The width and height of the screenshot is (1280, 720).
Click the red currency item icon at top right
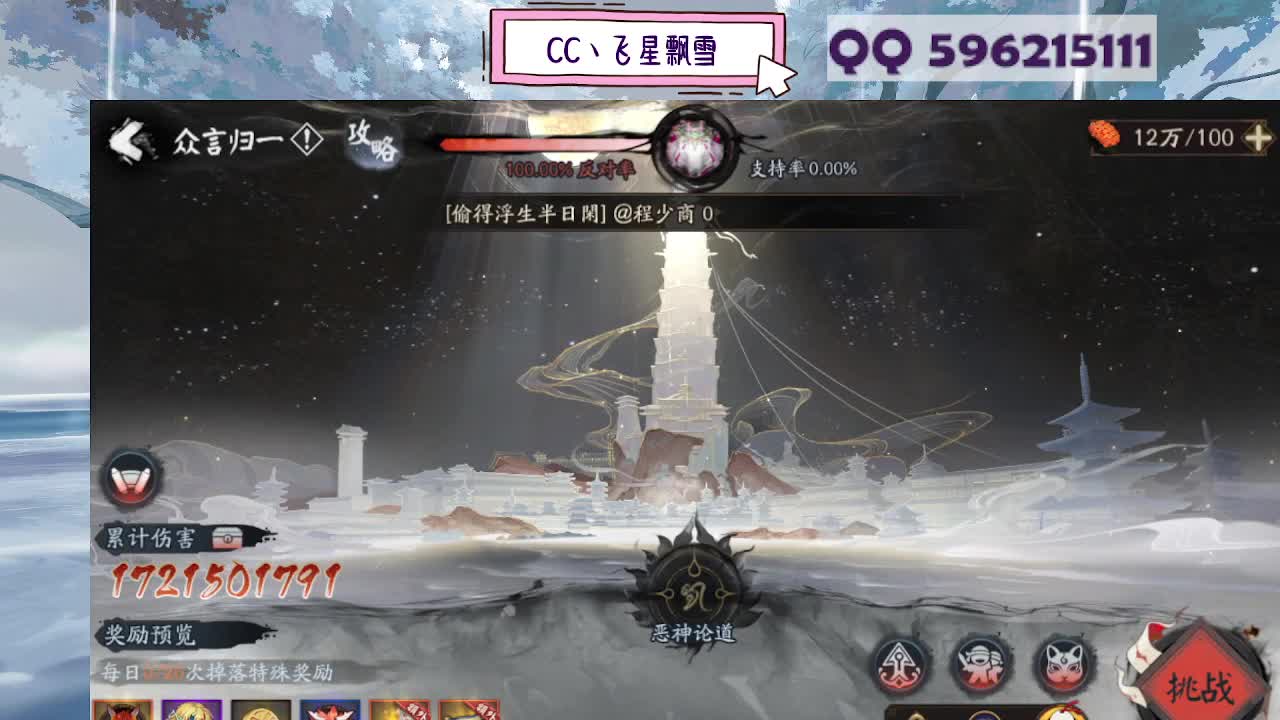pyautogui.click(x=1104, y=135)
